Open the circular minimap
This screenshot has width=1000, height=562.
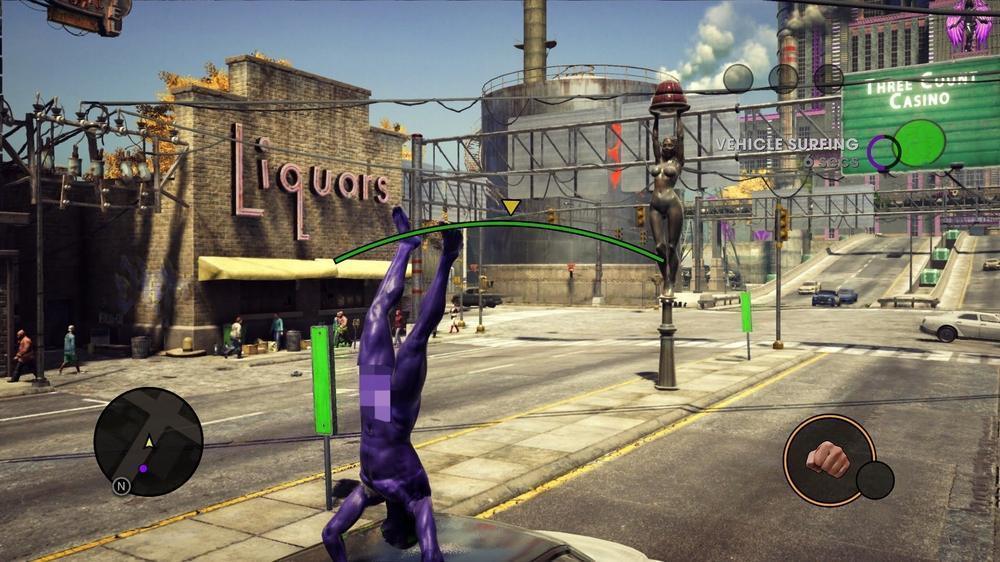148,441
